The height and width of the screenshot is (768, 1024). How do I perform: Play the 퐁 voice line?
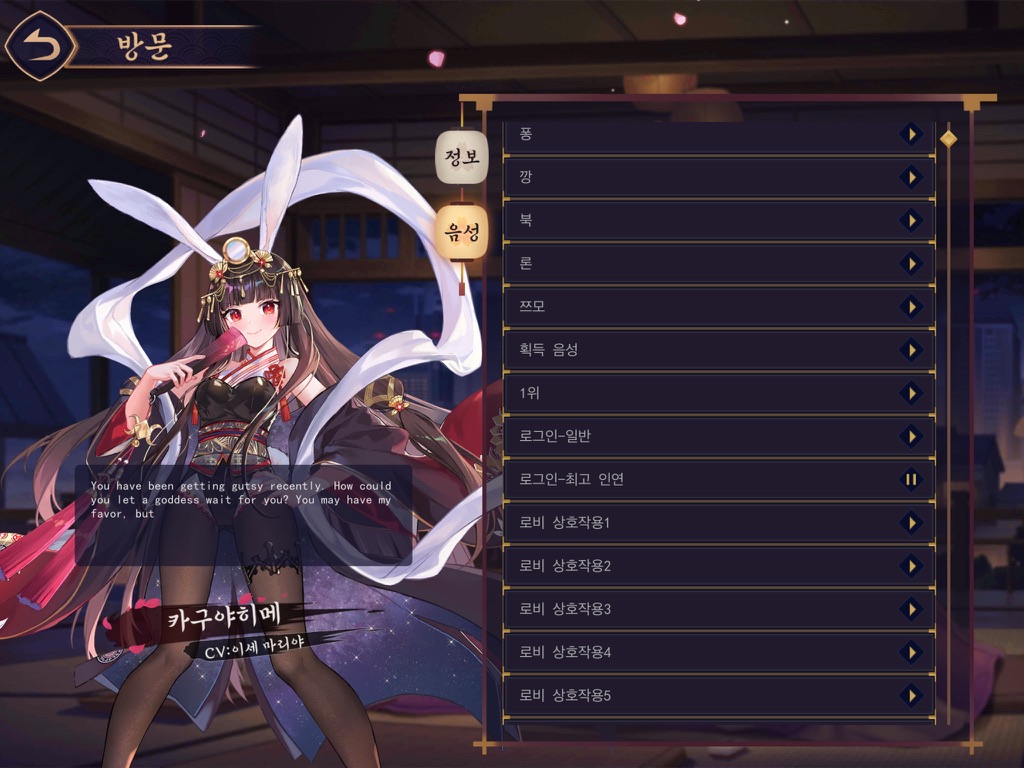910,133
